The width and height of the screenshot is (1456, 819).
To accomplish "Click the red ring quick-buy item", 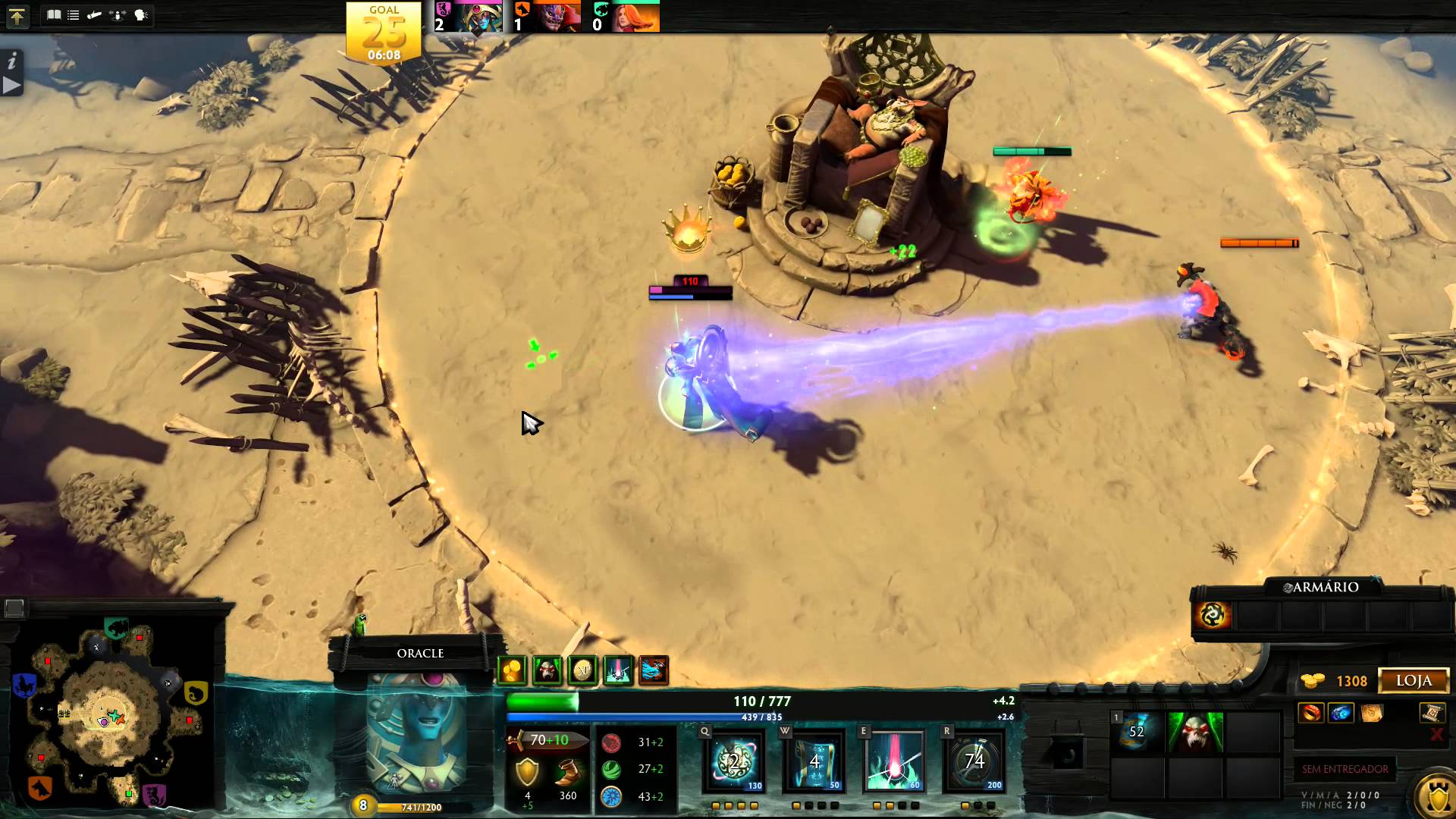I will (x=1311, y=714).
